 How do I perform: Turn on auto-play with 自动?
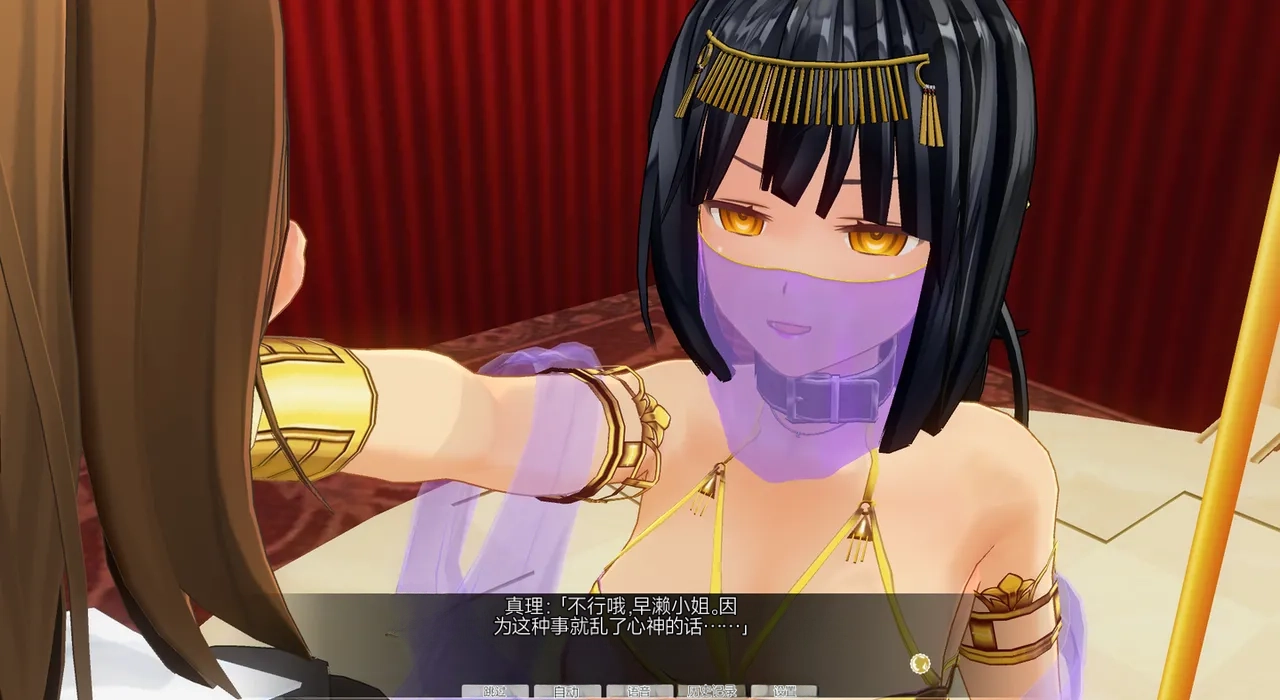point(567,691)
